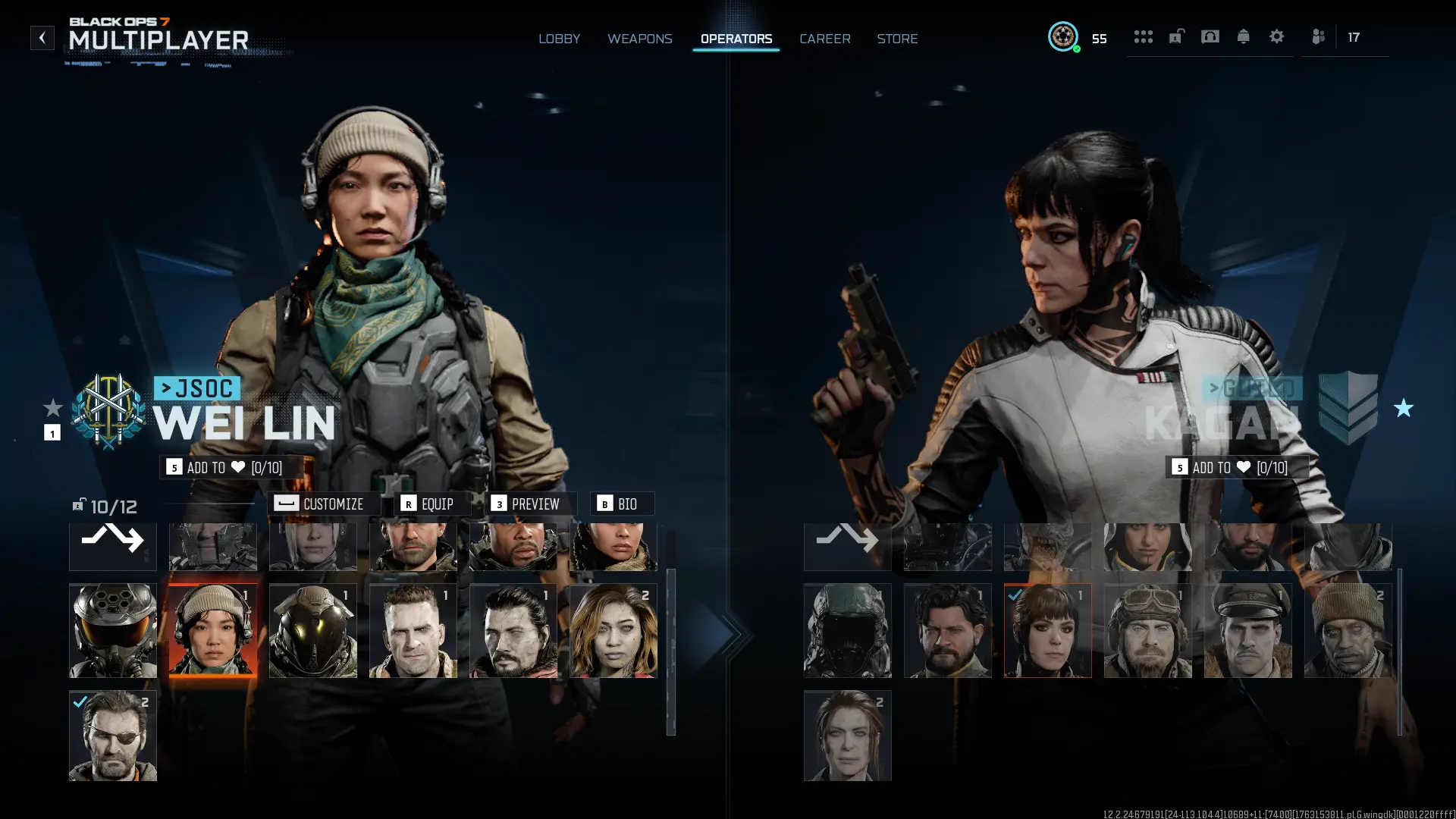Switch to the WEAPONS tab
This screenshot has height=819, width=1456.
pyautogui.click(x=640, y=39)
